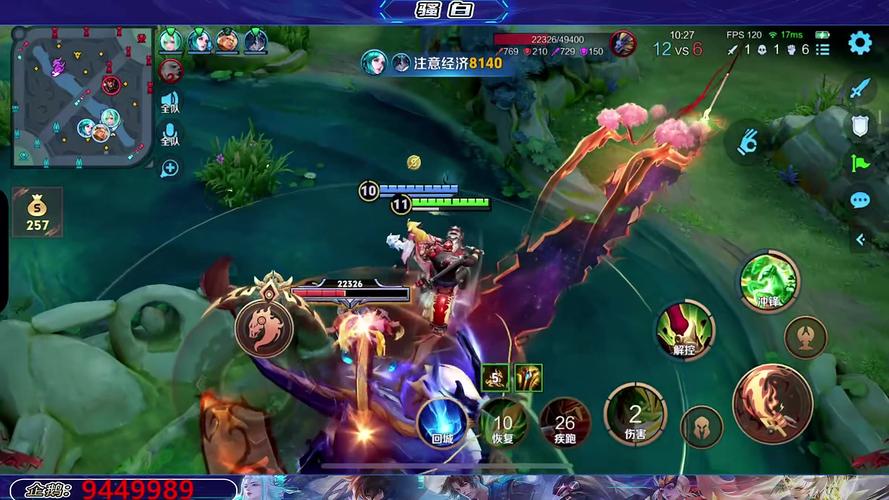Use the 解控 cleanse skill
Viewport: 889px width, 500px height.
(685, 331)
